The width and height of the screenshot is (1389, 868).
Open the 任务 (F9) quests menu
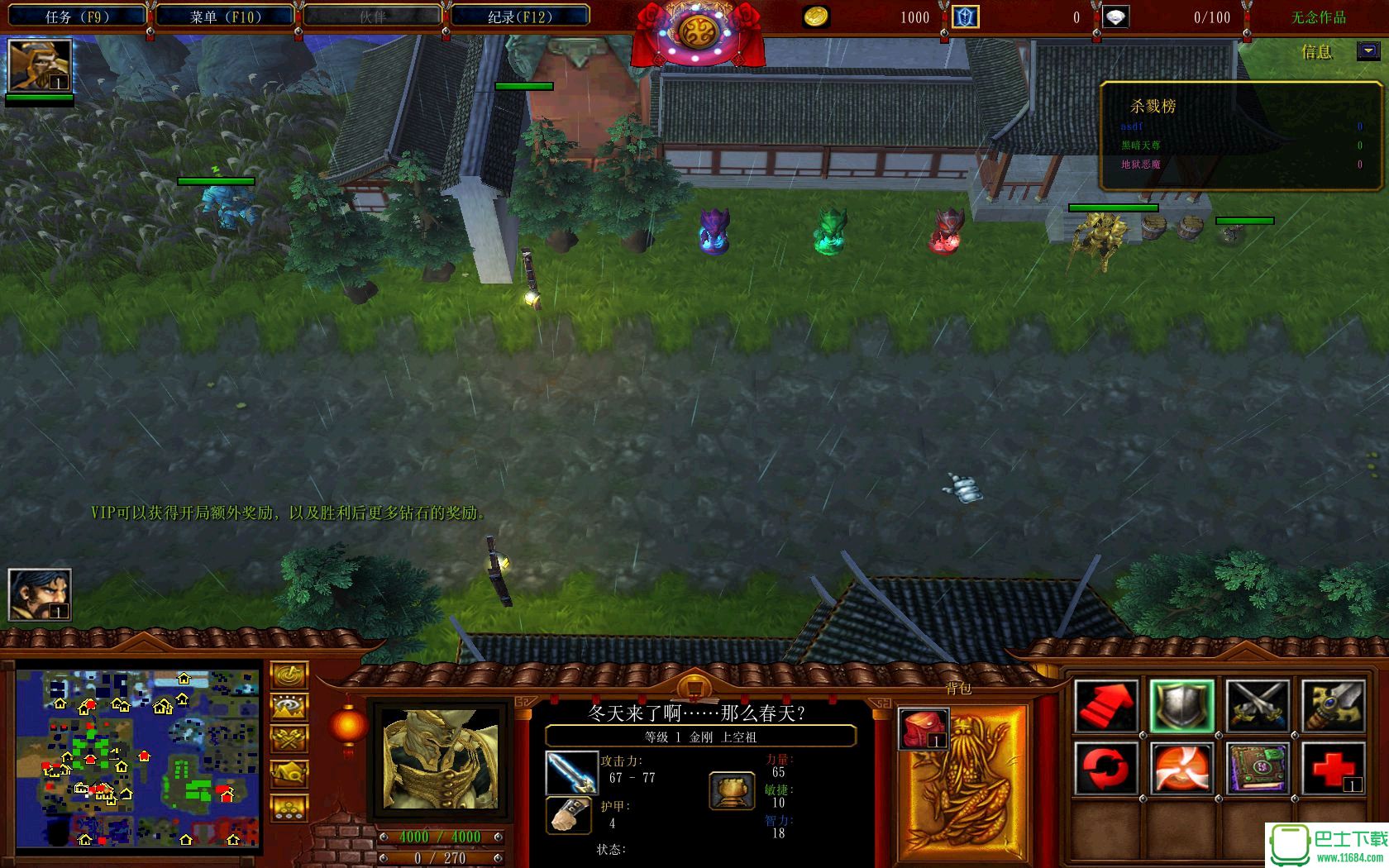click(x=76, y=17)
